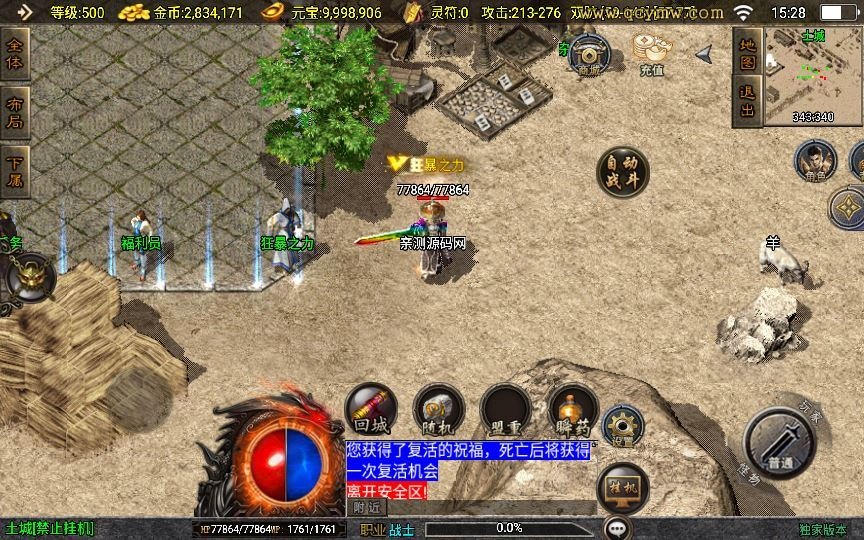Open the 土城 minimap
Screen dimensions: 864x540
[x=814, y=75]
